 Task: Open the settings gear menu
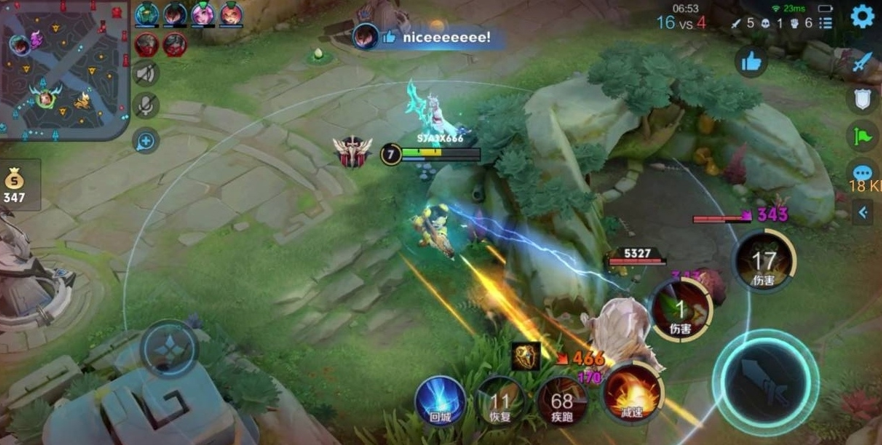point(862,16)
